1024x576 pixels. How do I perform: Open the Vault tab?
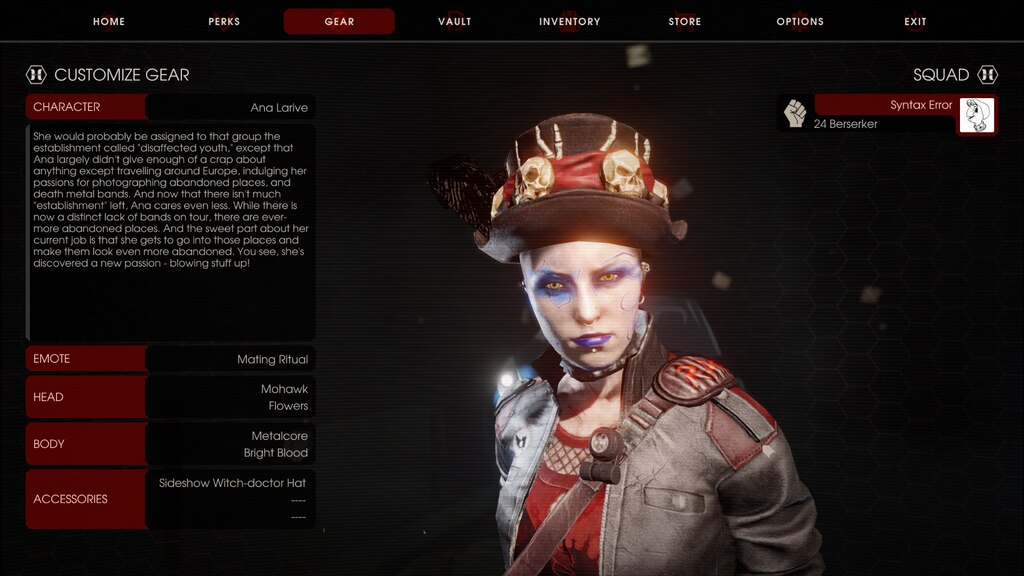(x=454, y=22)
